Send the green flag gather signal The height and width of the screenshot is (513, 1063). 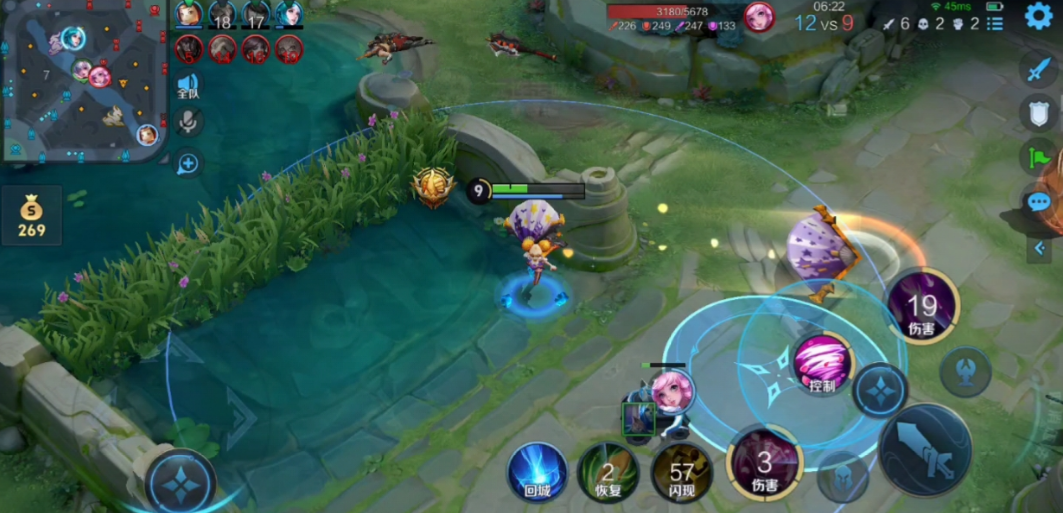tap(1039, 157)
